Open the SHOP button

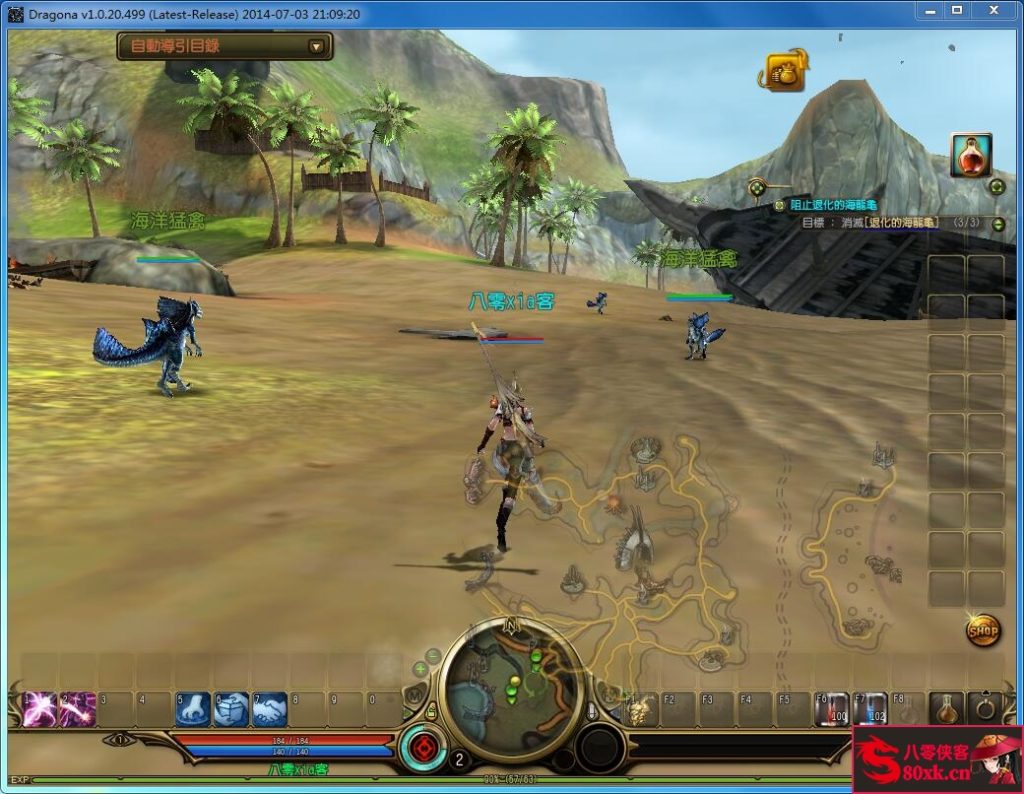[x=983, y=630]
